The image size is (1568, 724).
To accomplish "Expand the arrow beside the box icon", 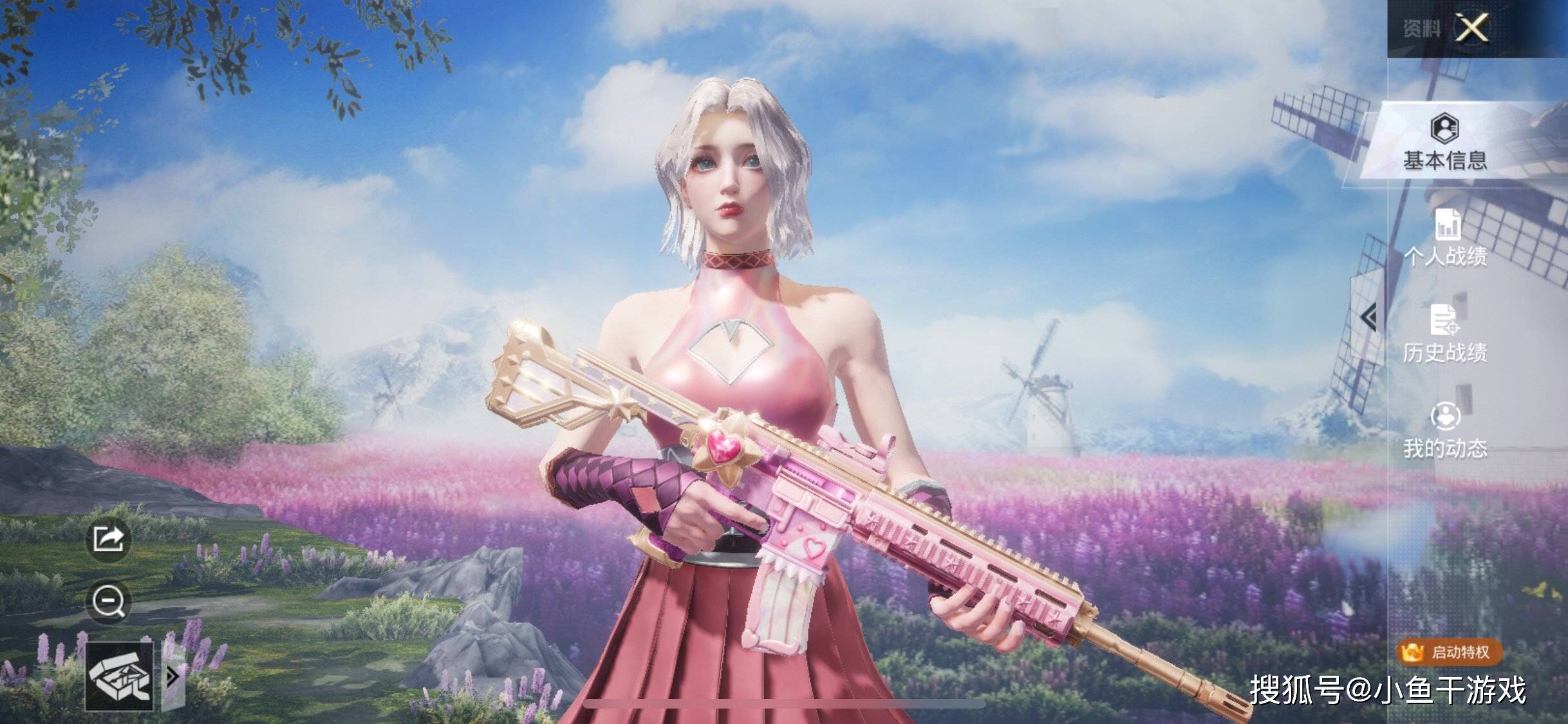I will (173, 676).
